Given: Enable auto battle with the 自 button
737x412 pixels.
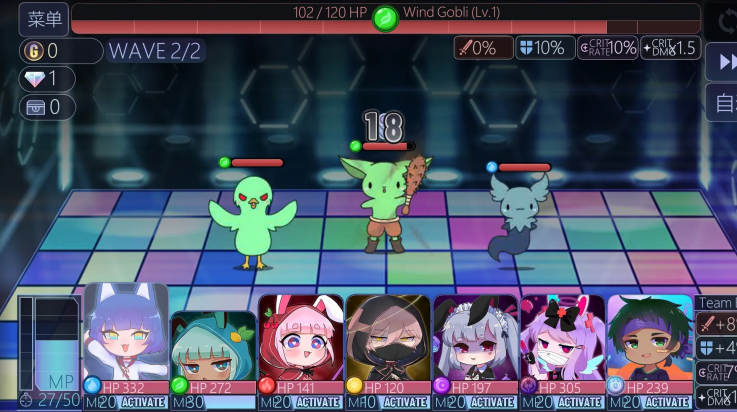Looking at the screenshot, I should coord(723,102).
